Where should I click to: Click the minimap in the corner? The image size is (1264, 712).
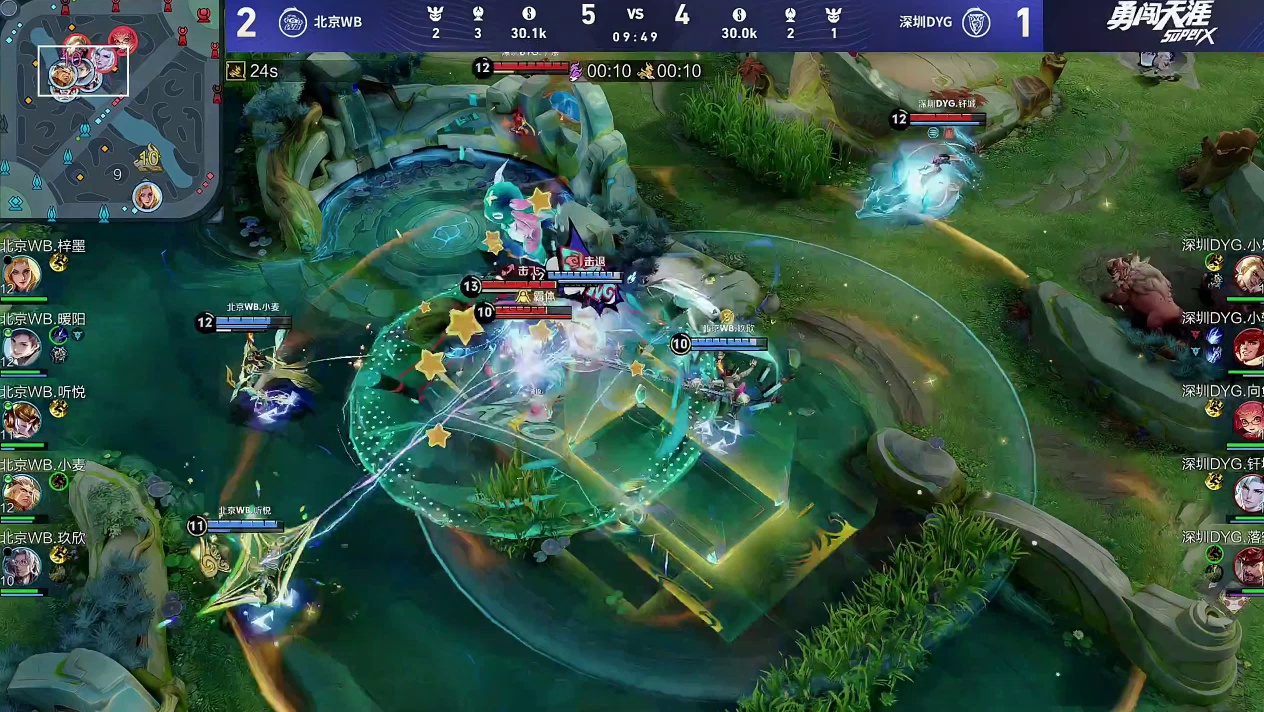tap(109, 108)
